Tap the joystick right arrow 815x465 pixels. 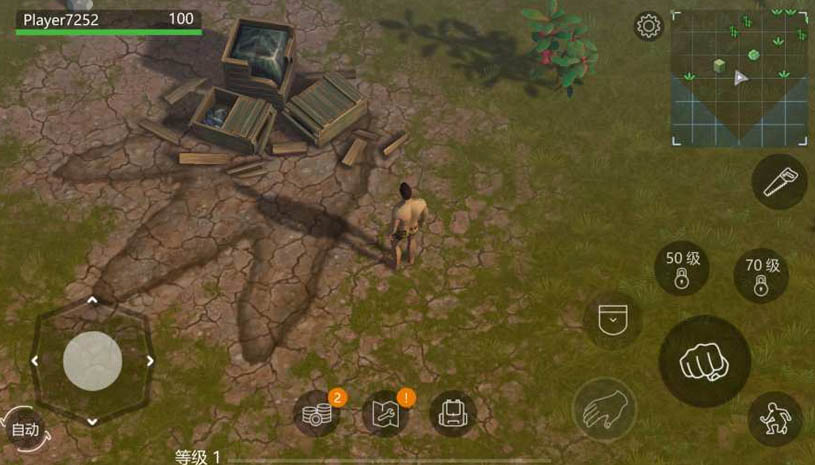[x=151, y=361]
